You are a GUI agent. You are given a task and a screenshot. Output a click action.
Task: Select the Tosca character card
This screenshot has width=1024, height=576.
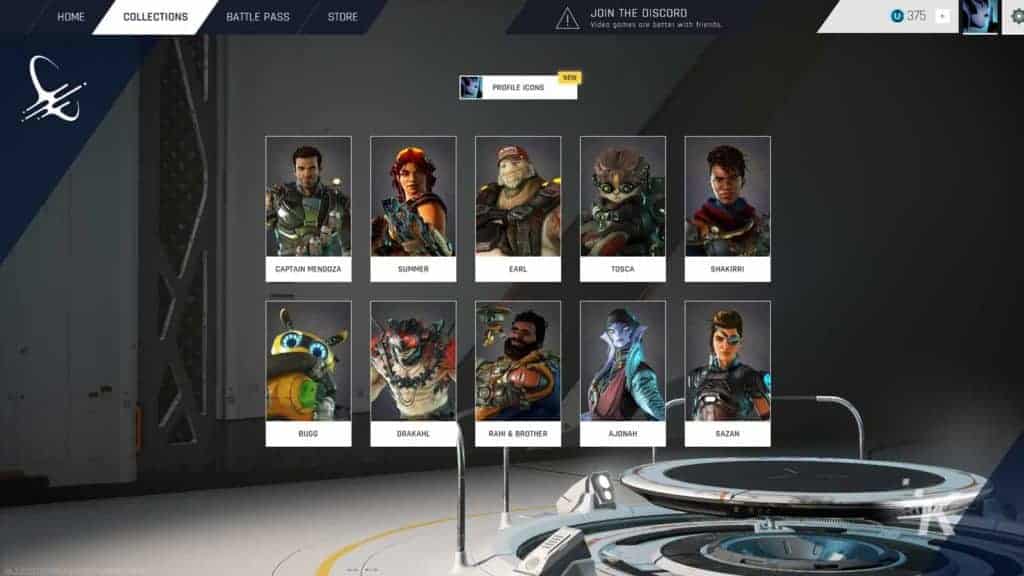coord(623,208)
